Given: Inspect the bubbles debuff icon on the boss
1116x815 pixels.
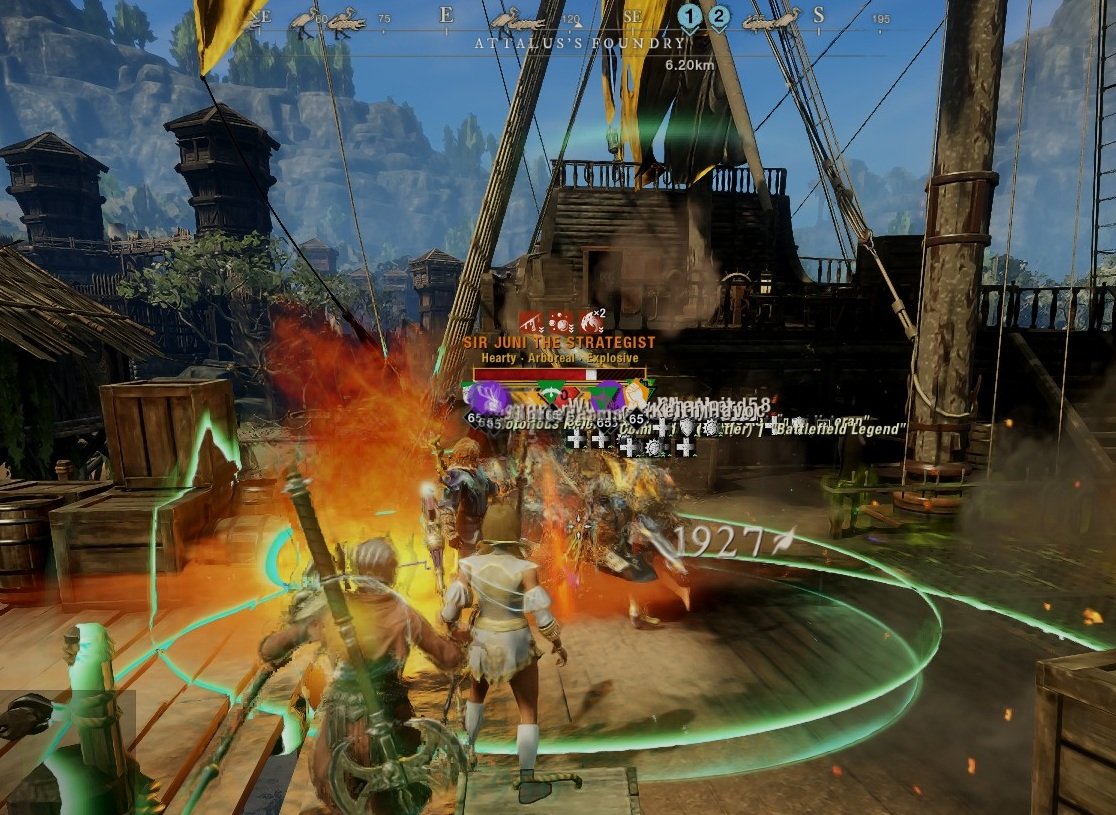Looking at the screenshot, I should point(561,322).
